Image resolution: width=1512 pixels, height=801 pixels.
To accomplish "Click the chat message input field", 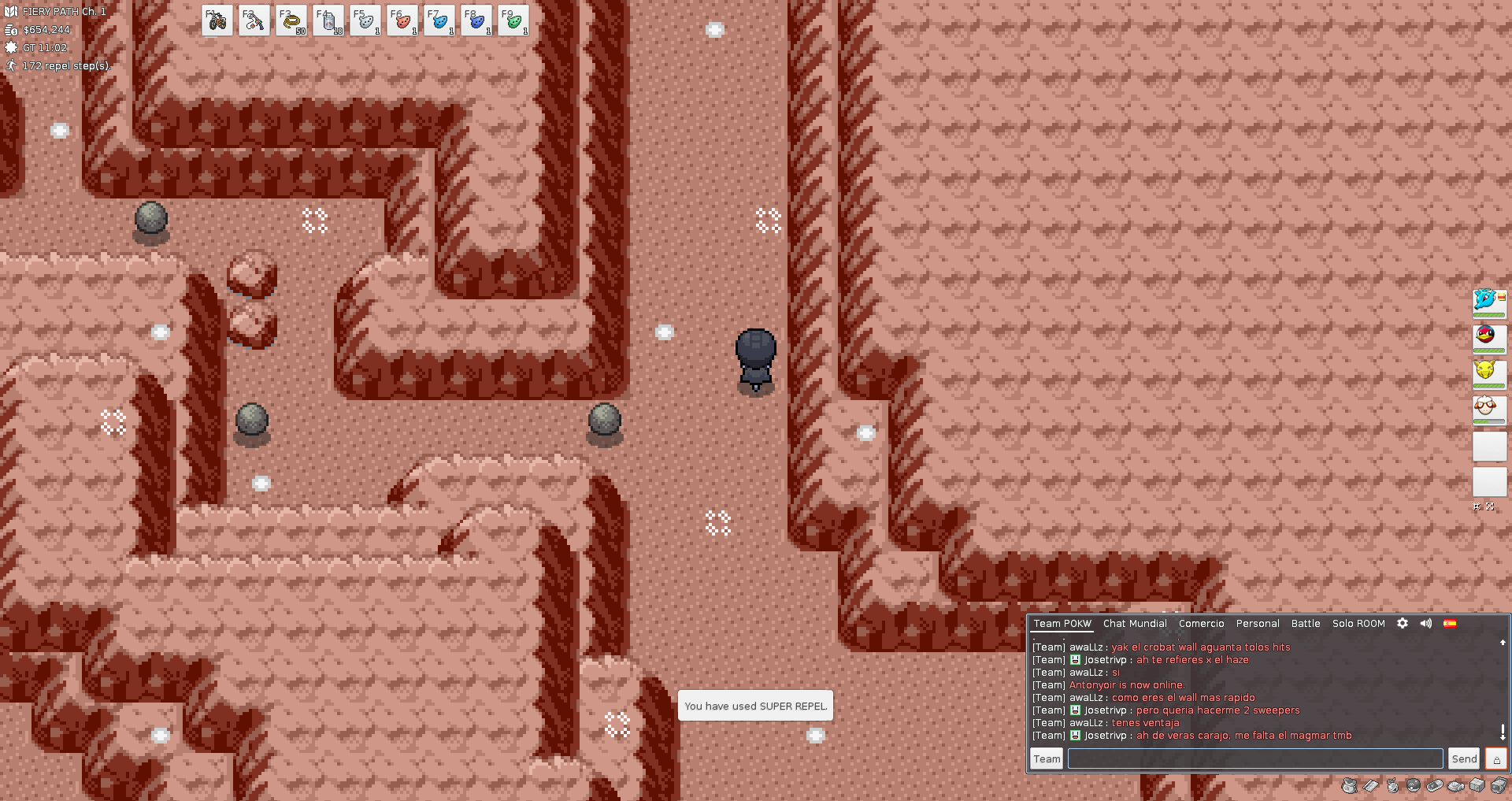I will (1255, 758).
